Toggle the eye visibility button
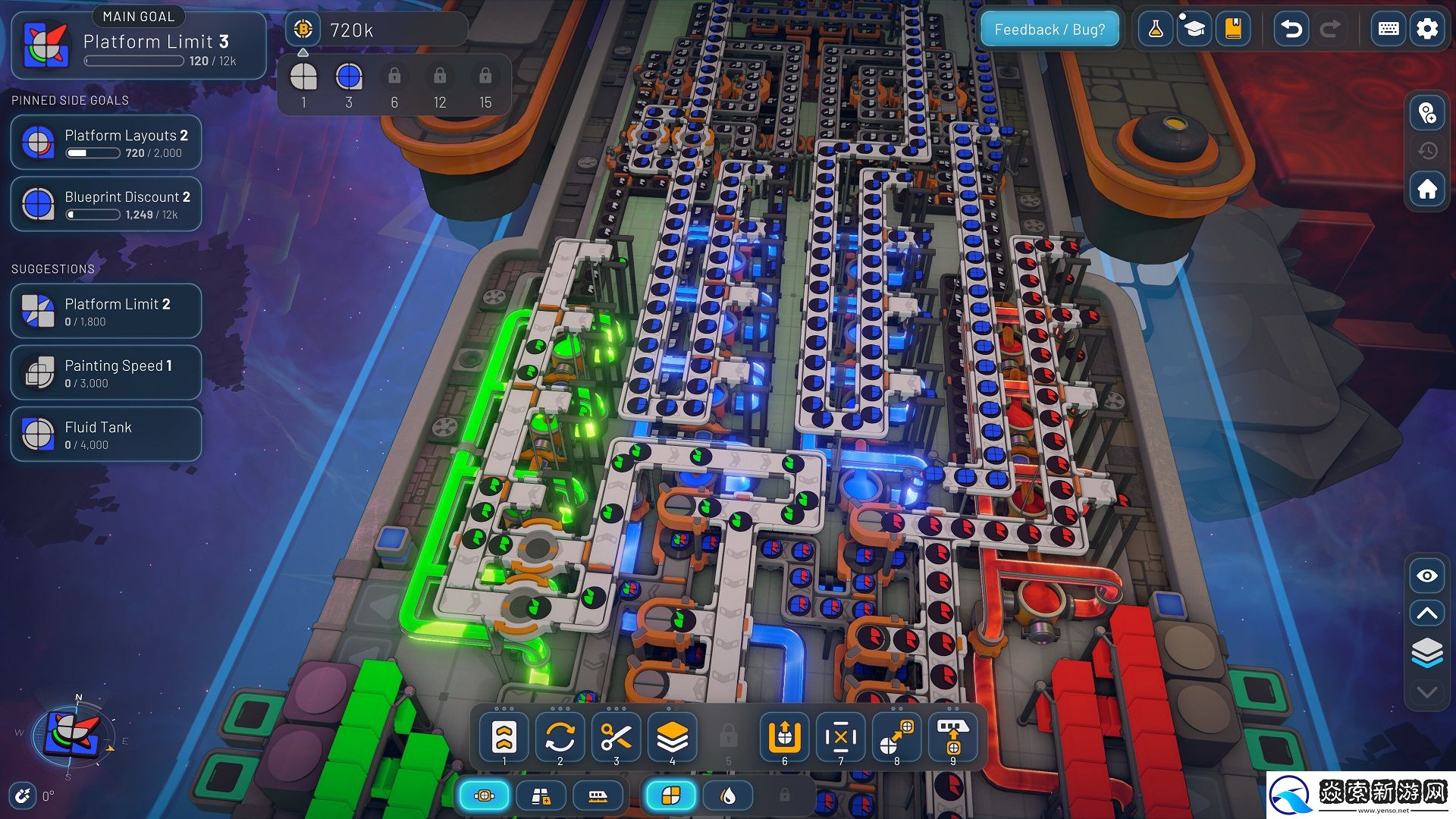1456x819 pixels. (x=1427, y=576)
